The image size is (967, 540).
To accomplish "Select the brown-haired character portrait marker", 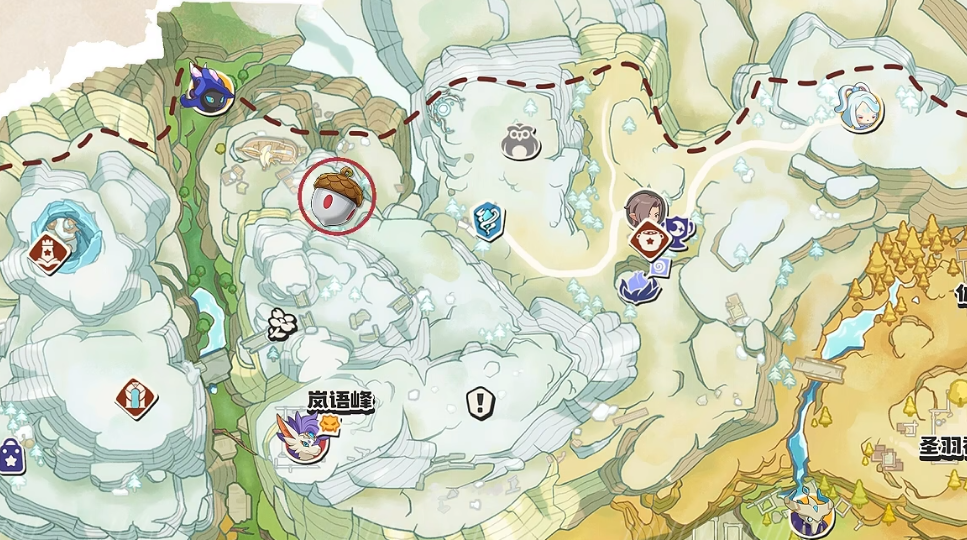I will coord(645,210).
